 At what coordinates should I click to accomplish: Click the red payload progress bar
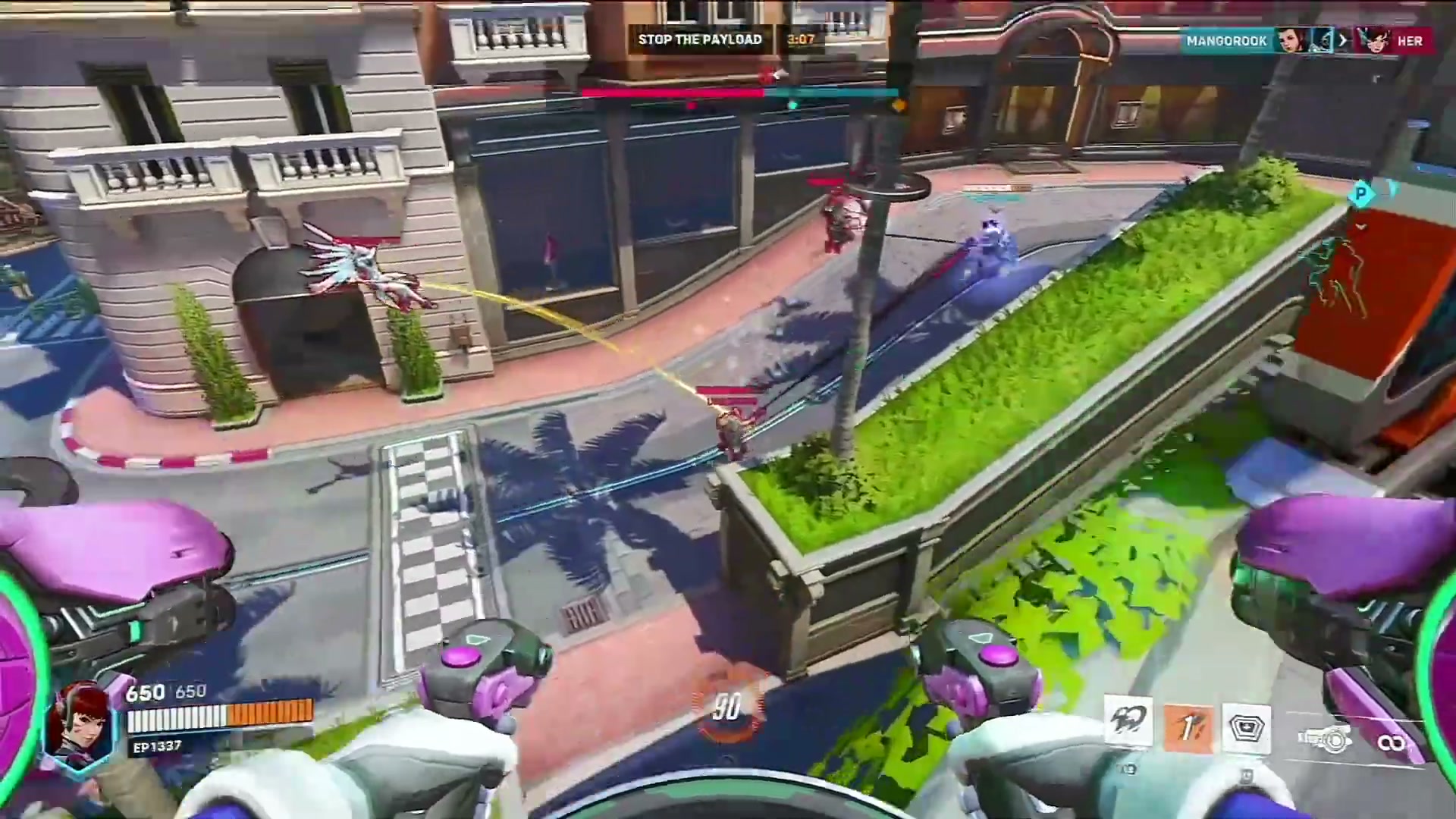(x=675, y=91)
